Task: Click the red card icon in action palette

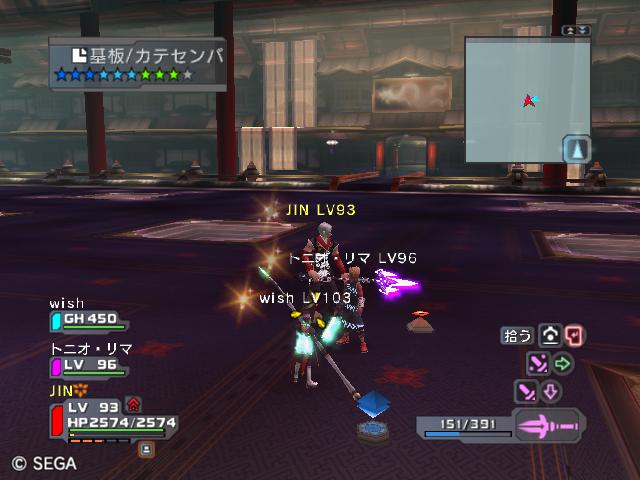Action: [x=574, y=336]
